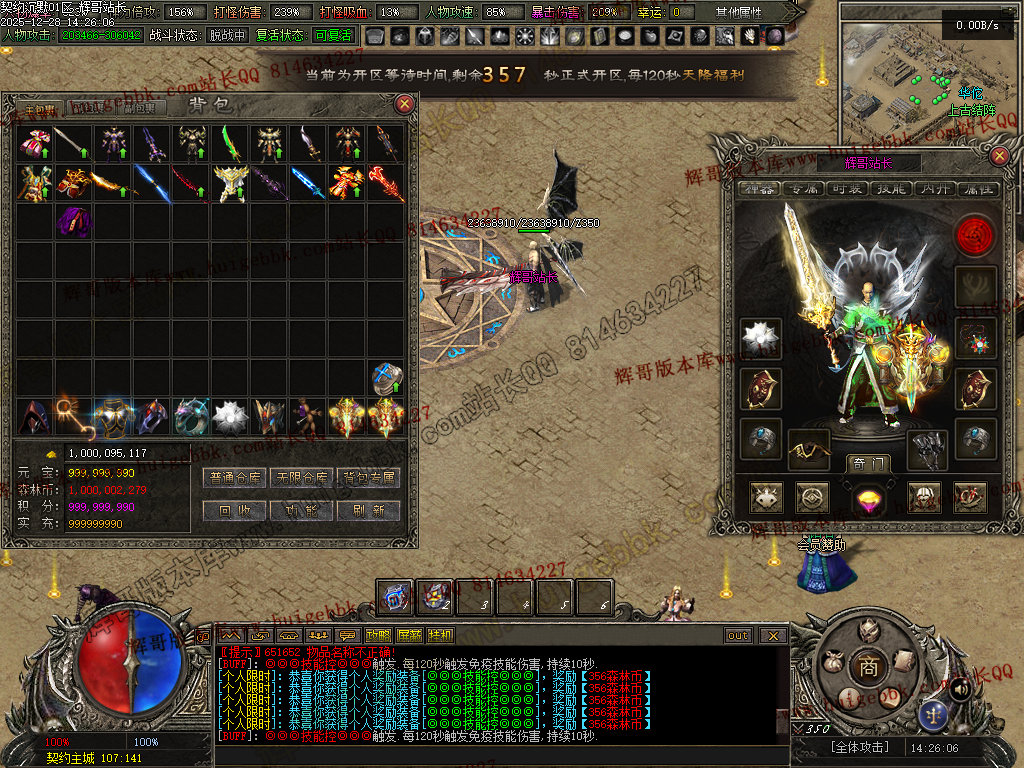1024x768 pixels.
Task: Click the chat panel's out button
Action: pyautogui.click(x=738, y=635)
